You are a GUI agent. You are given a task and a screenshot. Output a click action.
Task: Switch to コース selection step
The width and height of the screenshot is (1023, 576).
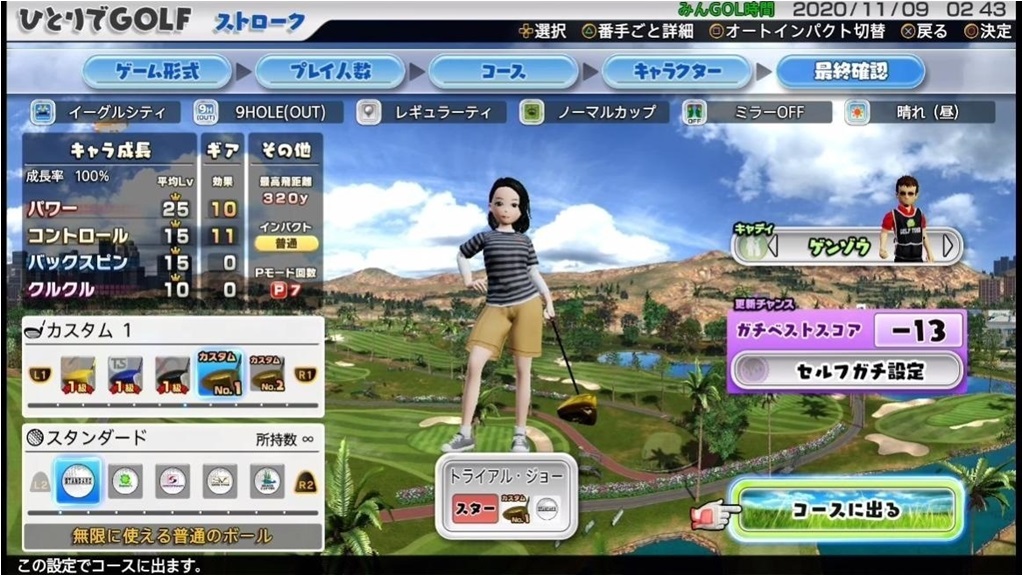503,72
